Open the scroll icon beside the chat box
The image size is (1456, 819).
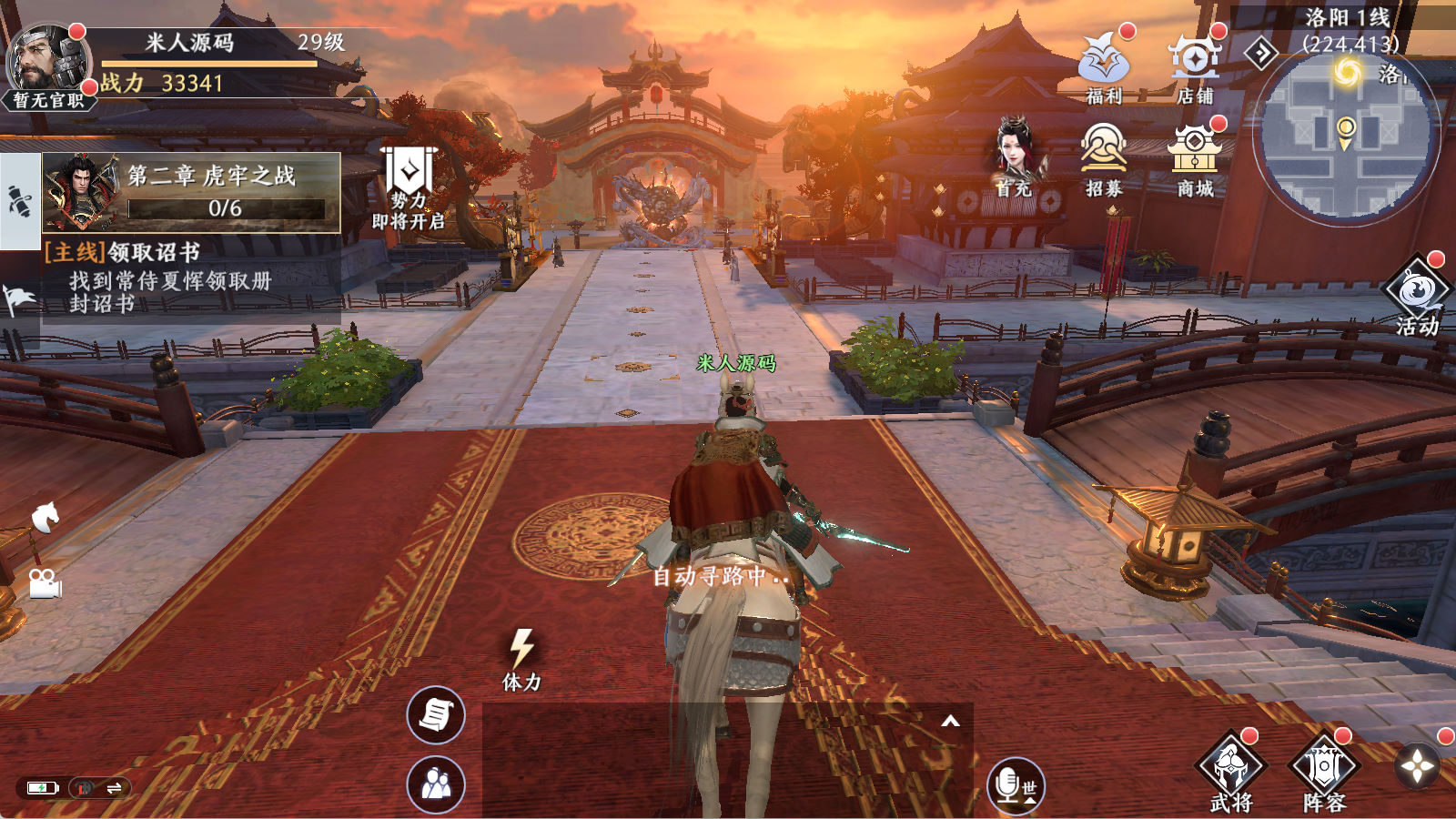point(436,715)
